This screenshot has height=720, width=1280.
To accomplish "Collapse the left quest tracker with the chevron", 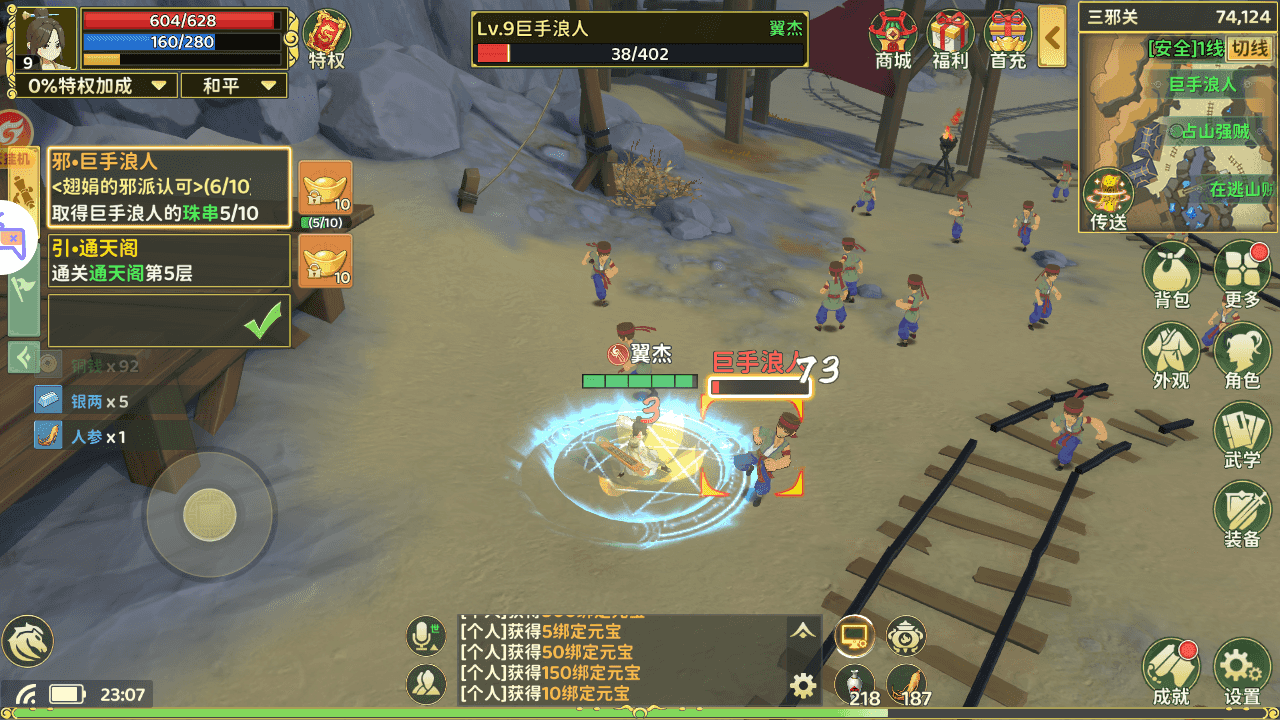I will pyautogui.click(x=22, y=358).
